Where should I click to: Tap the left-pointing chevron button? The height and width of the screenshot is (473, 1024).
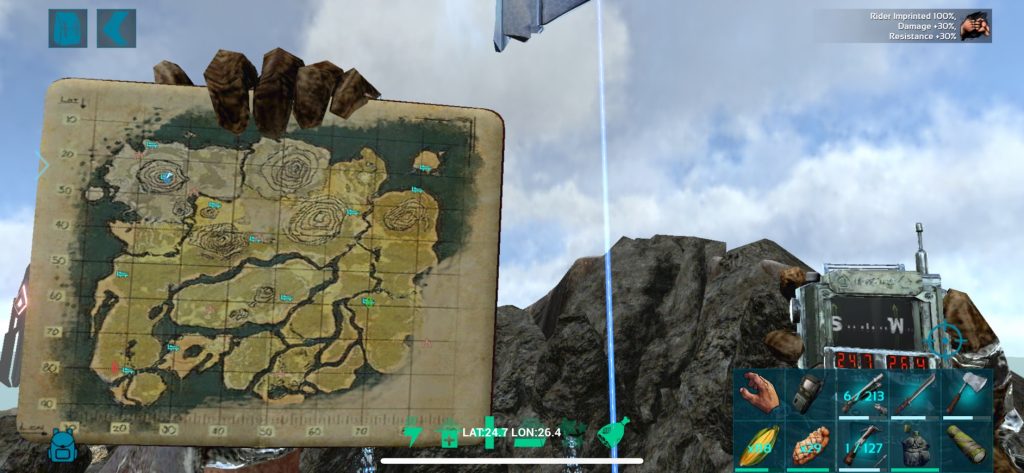[116, 28]
